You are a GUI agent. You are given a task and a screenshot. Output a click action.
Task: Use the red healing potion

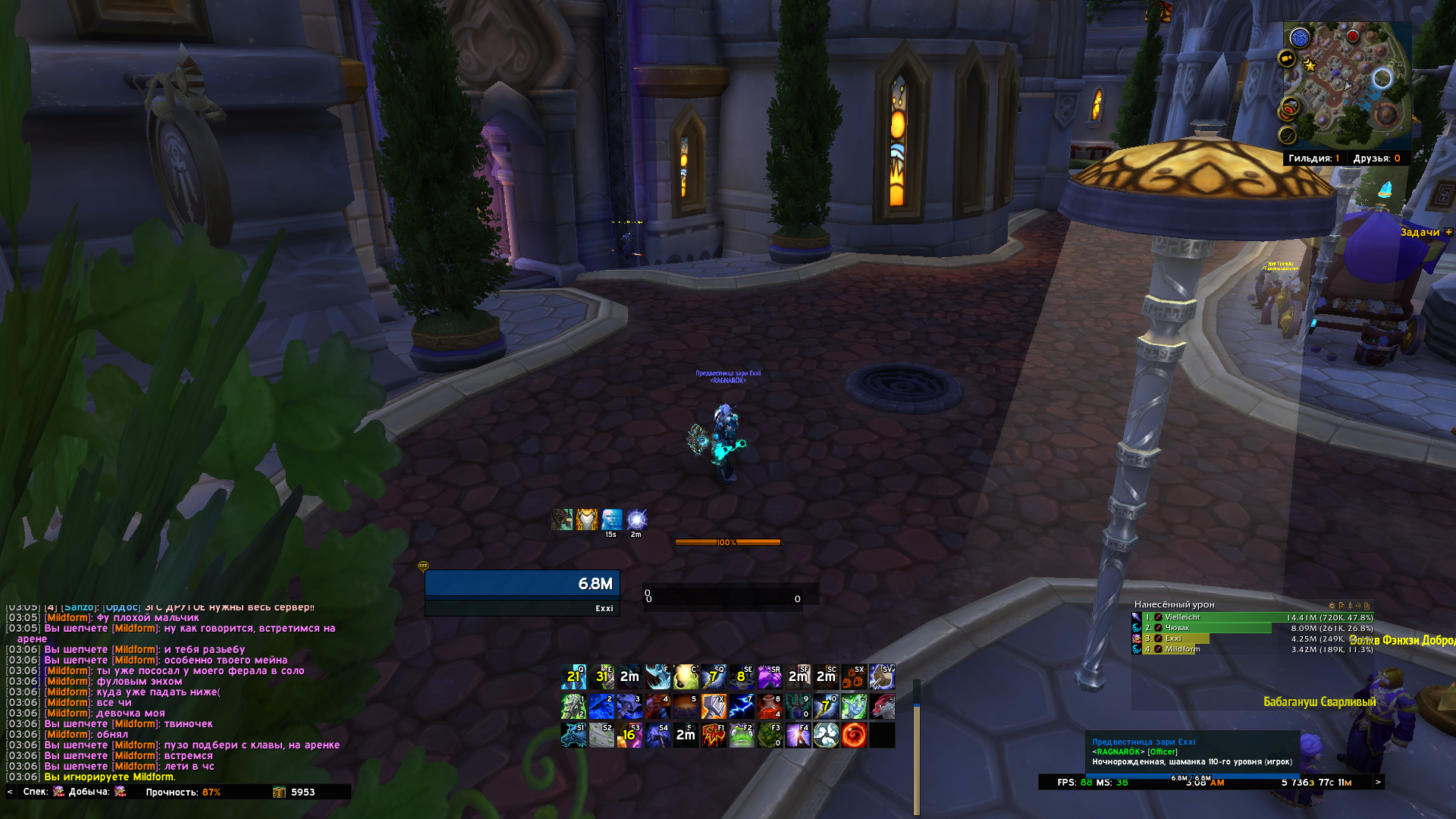tap(770, 707)
